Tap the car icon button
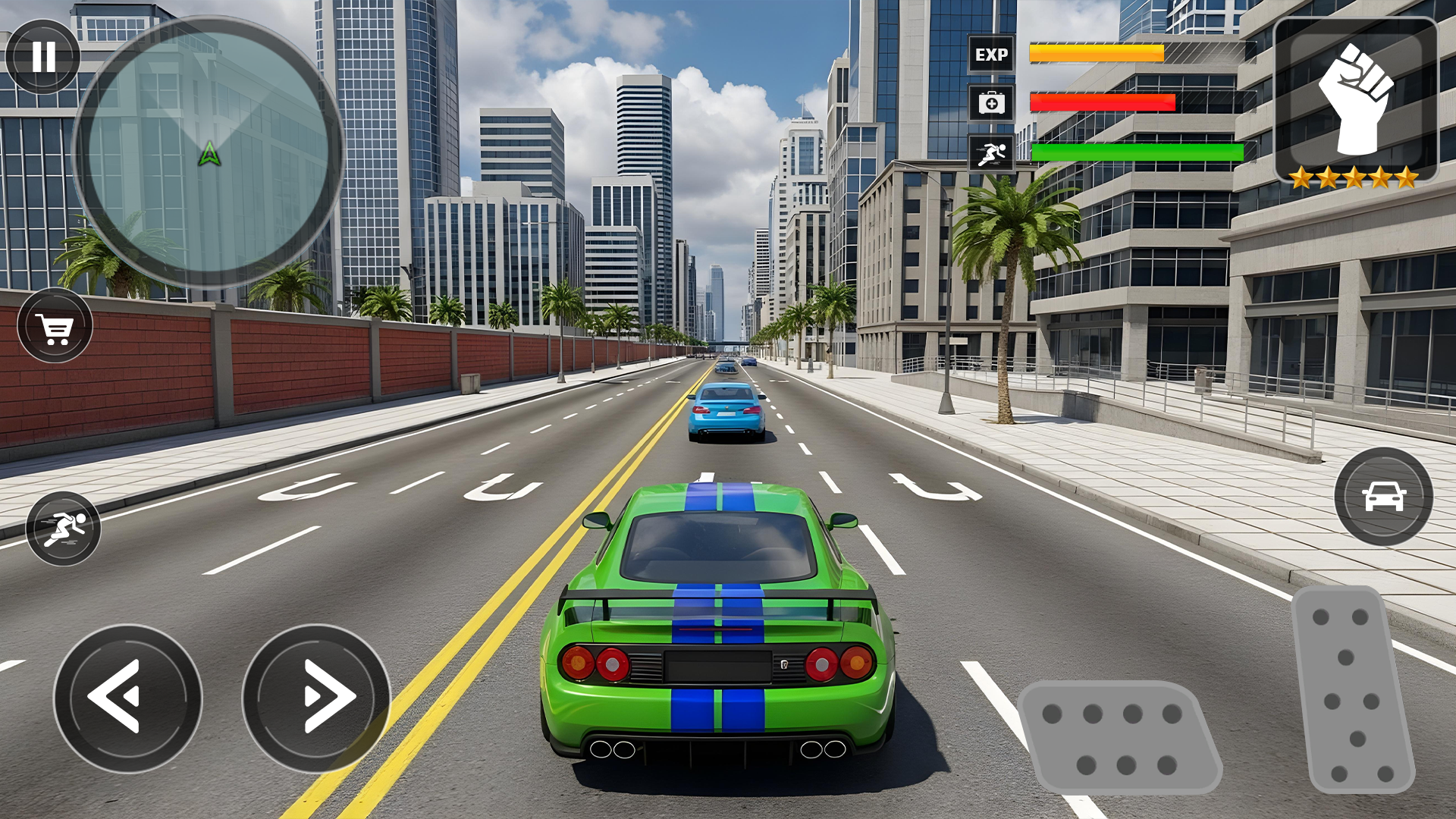Image resolution: width=1456 pixels, height=819 pixels. point(1383,497)
